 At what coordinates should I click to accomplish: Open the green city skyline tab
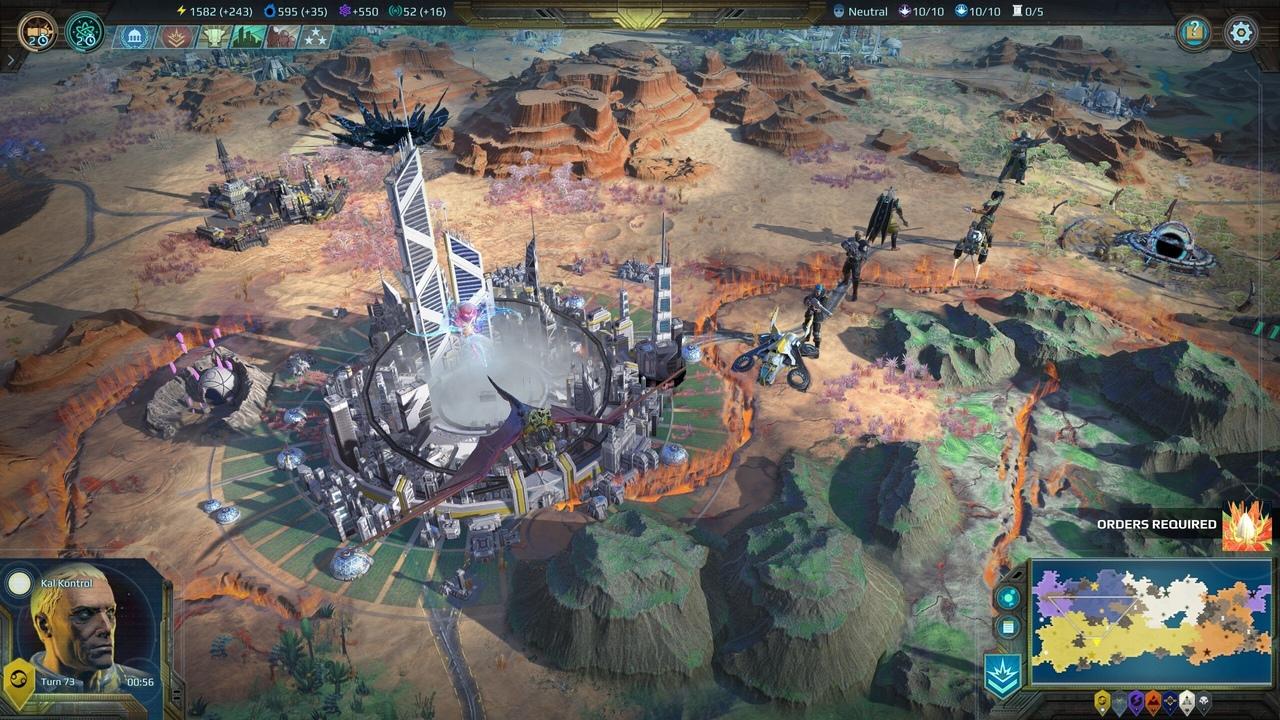[x=247, y=38]
